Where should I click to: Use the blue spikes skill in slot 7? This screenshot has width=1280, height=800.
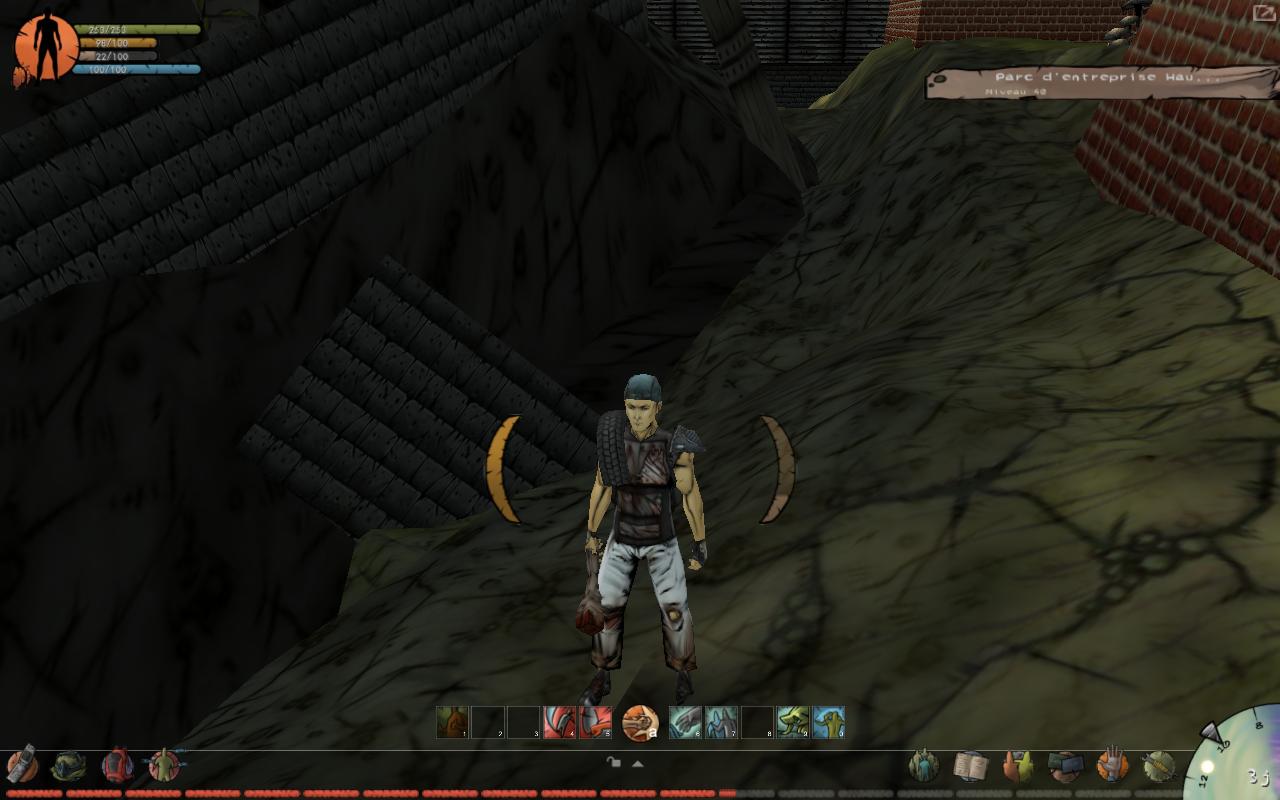tap(721, 722)
